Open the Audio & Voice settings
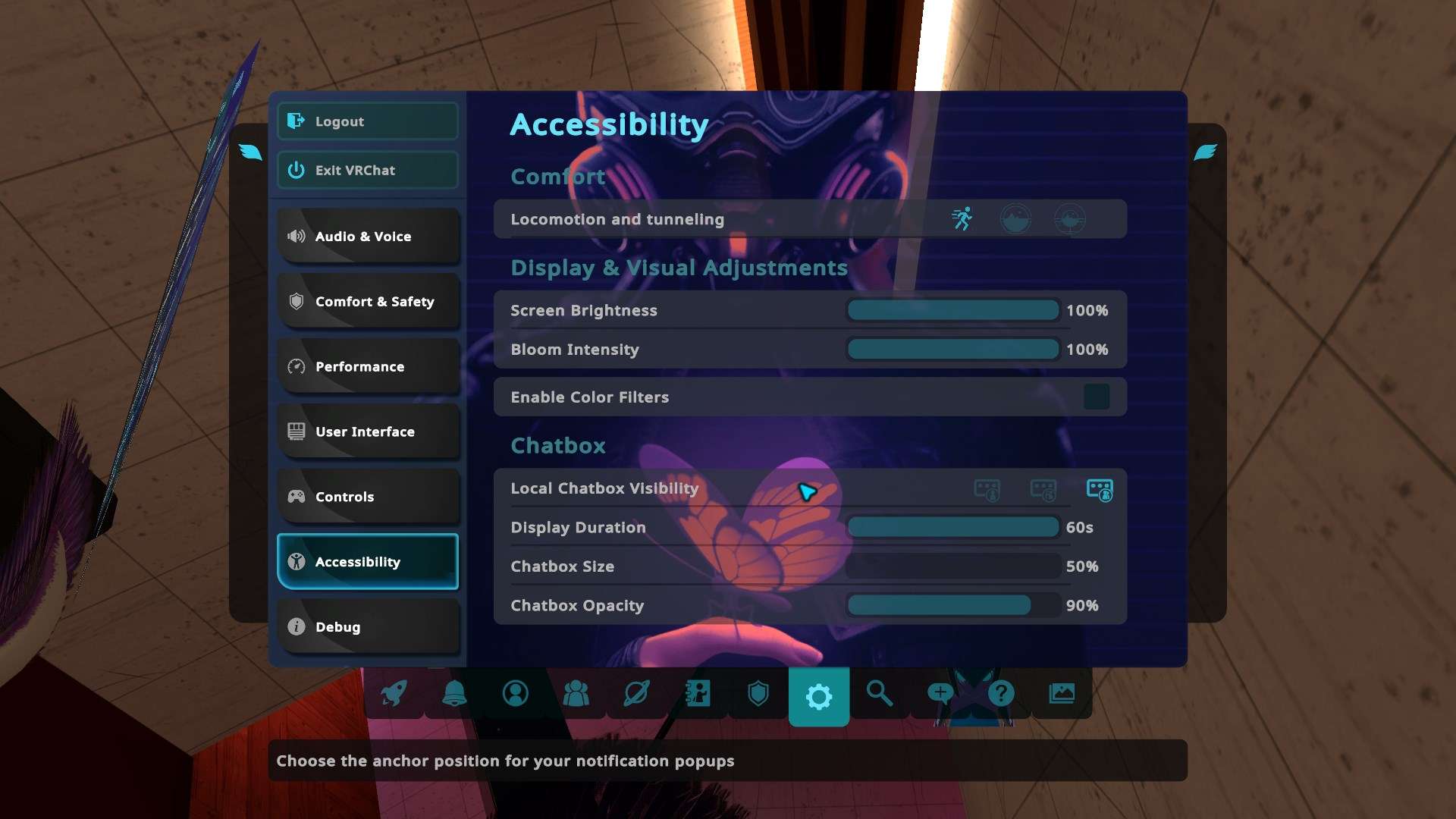 click(368, 237)
